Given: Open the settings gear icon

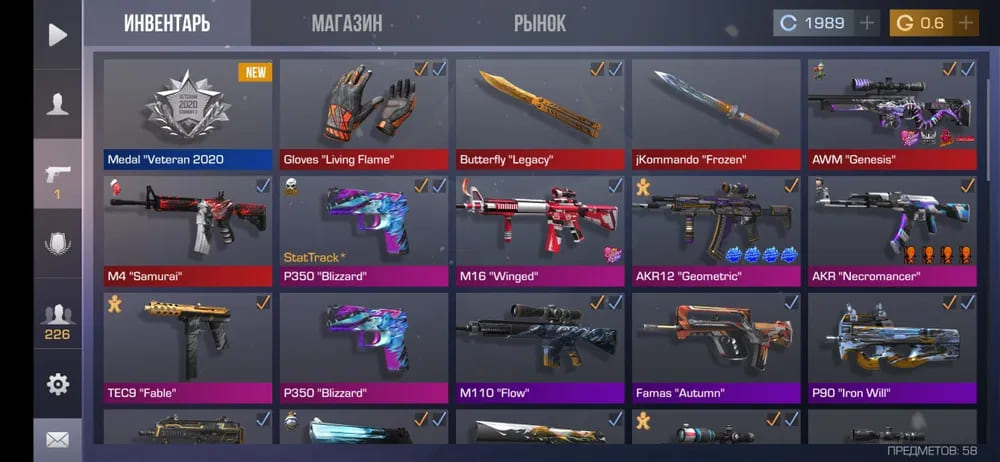Looking at the screenshot, I should pyautogui.click(x=58, y=383).
